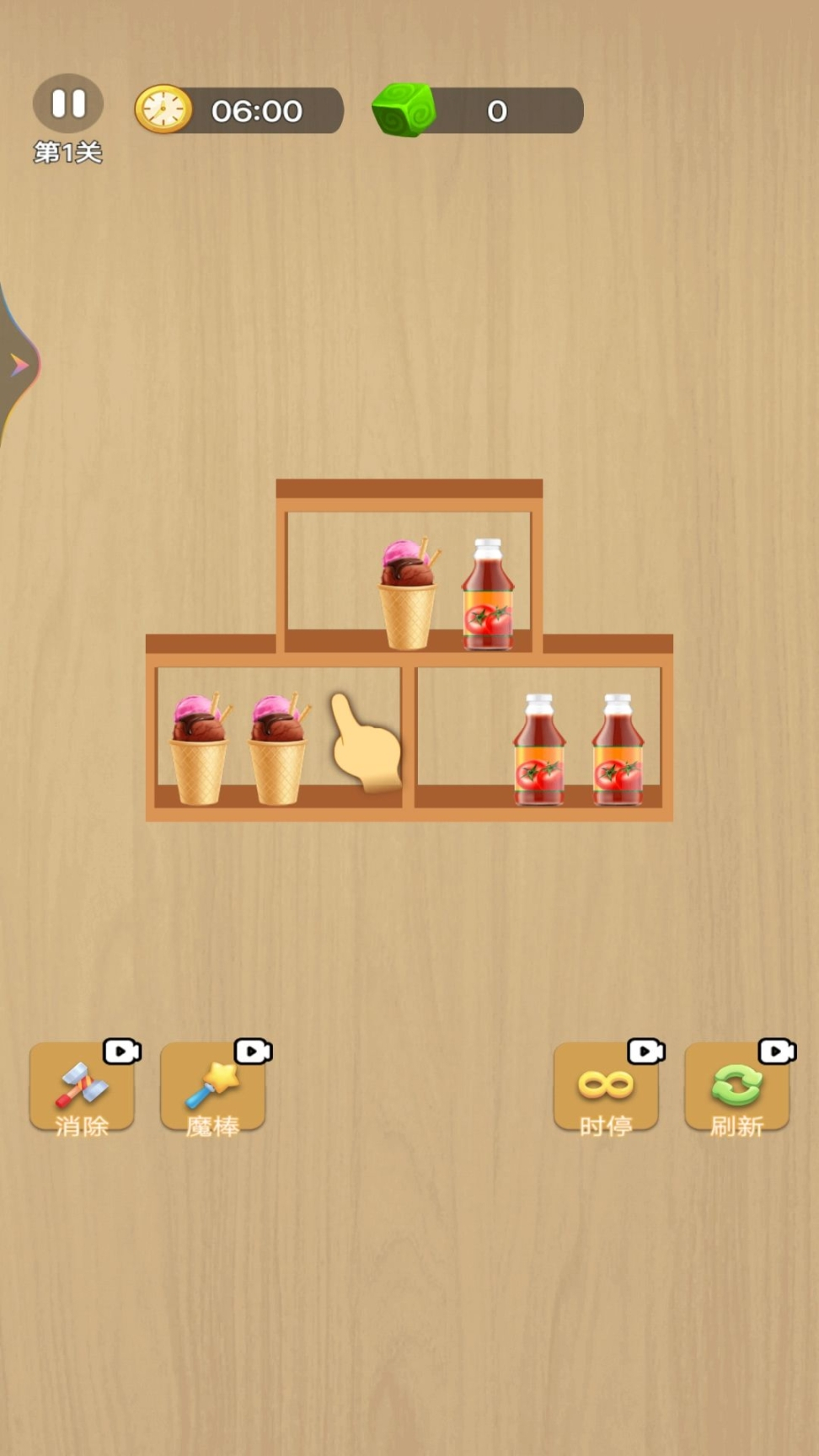This screenshot has height=1456, width=819.
Task: Tap the 刷新 refresh button
Action: click(736, 1088)
